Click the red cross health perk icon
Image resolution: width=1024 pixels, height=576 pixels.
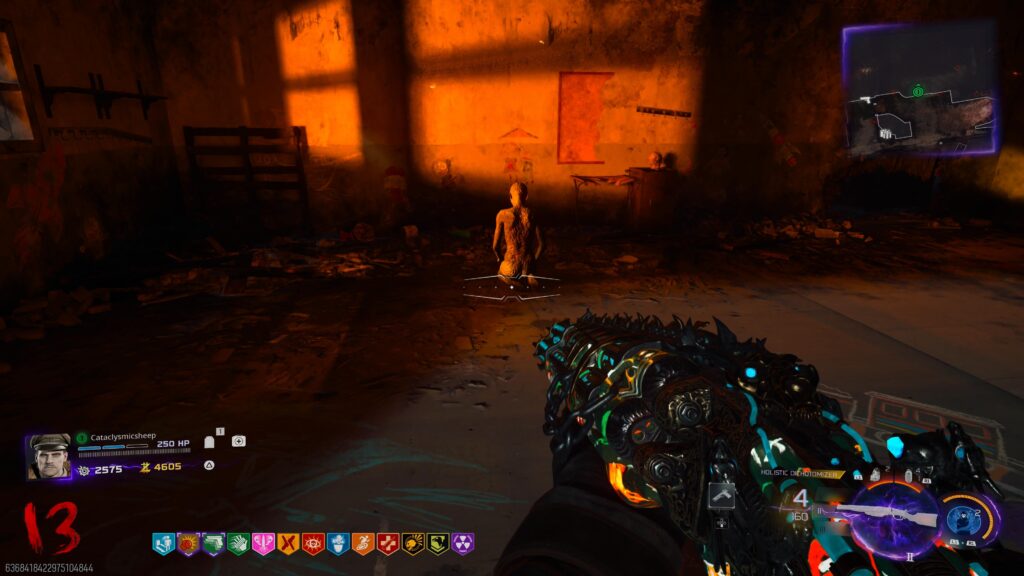pos(388,543)
